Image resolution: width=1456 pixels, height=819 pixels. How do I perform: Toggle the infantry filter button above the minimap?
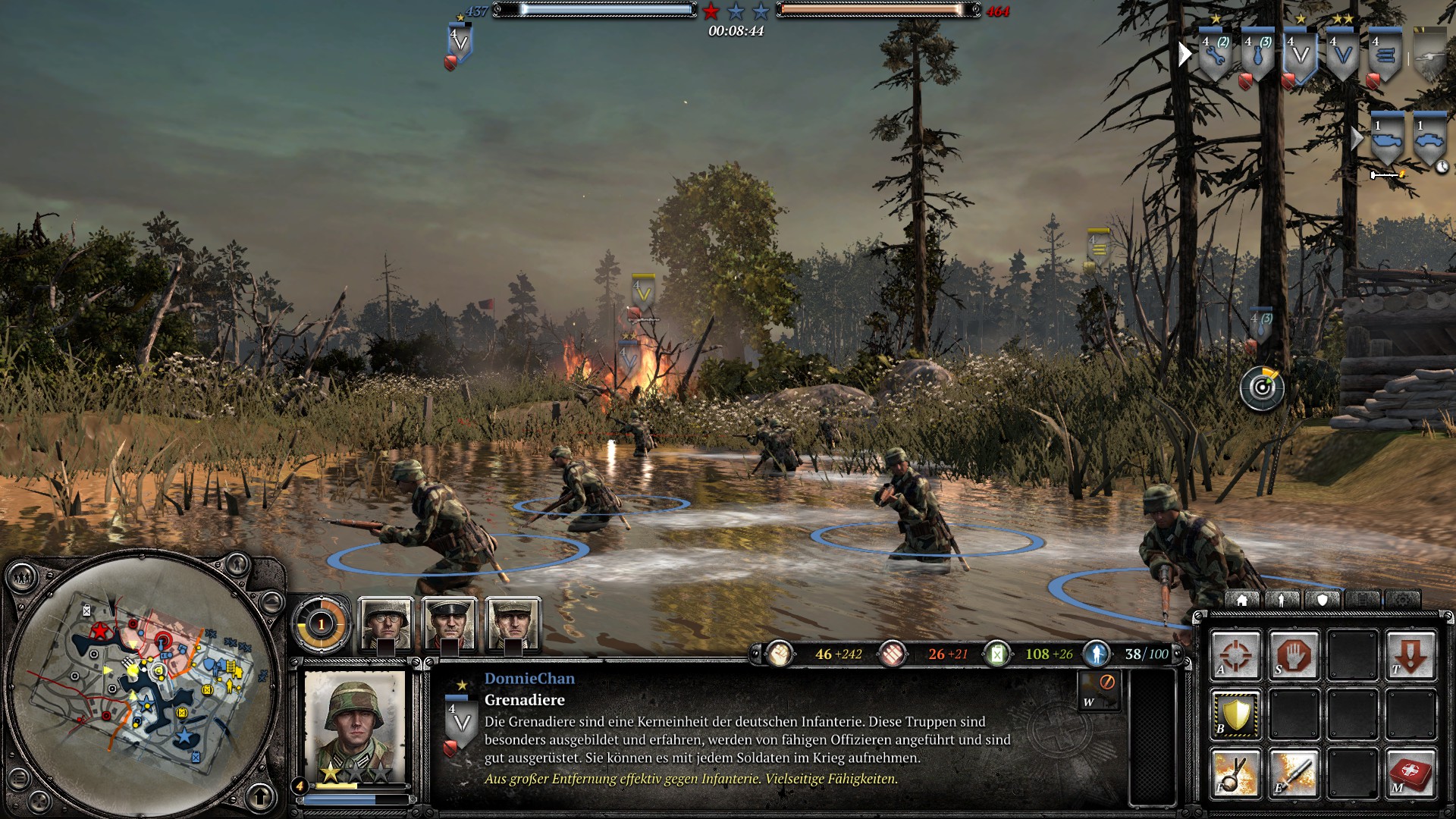point(237,563)
